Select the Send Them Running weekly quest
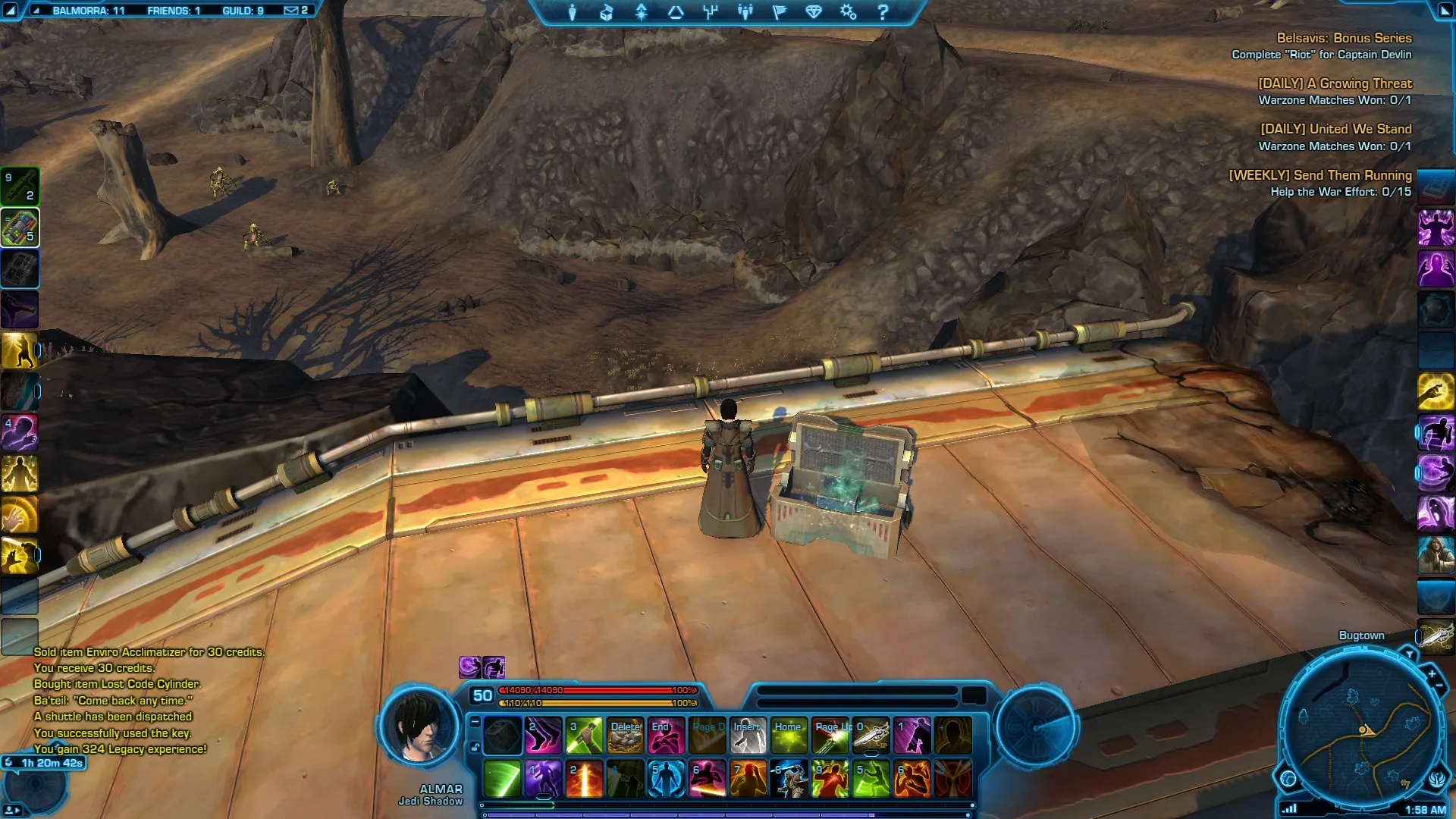Viewport: 1456px width, 819px height. pos(1319,175)
